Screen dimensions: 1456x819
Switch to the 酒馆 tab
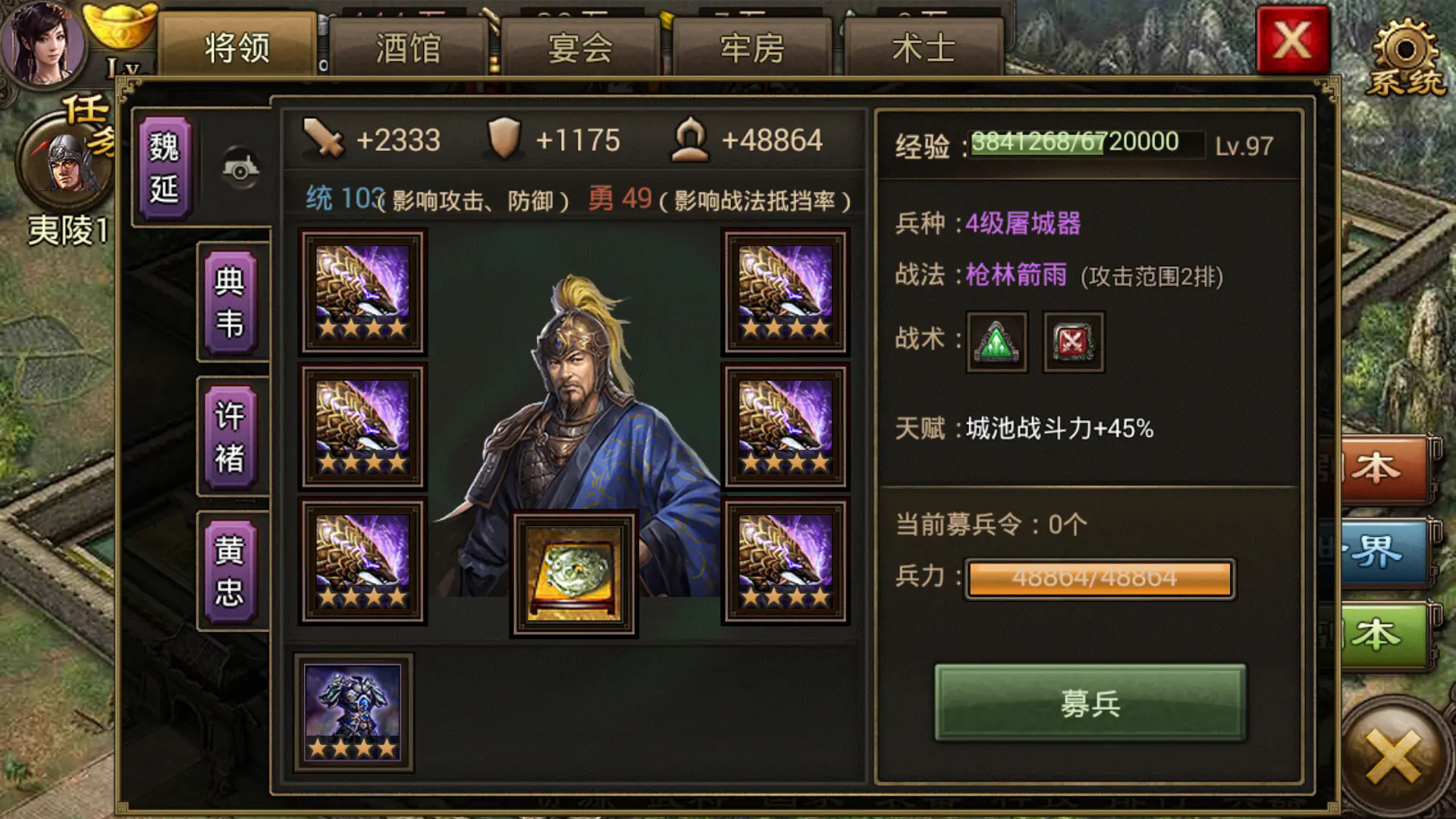pyautogui.click(x=409, y=44)
